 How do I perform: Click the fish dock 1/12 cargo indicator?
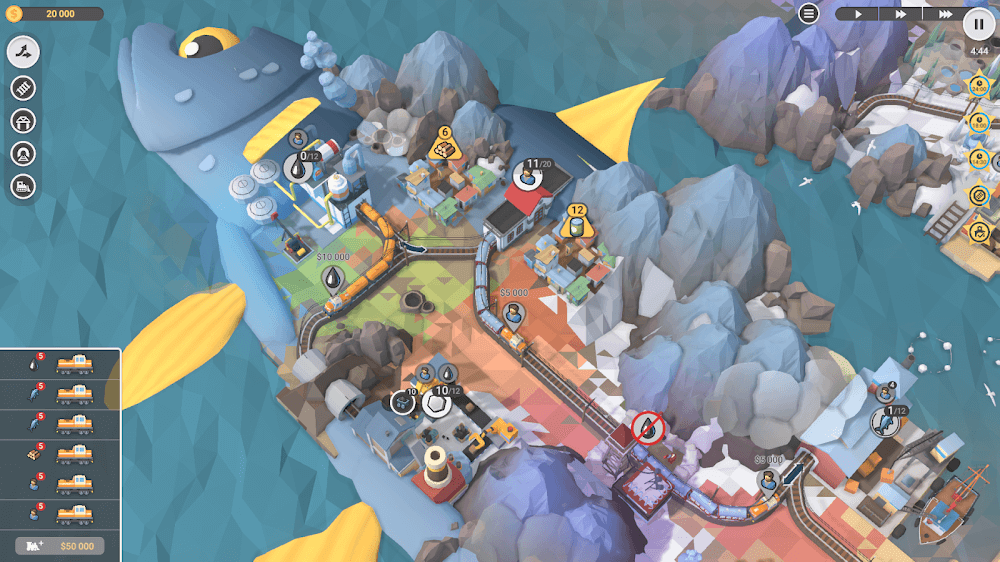tap(885, 422)
